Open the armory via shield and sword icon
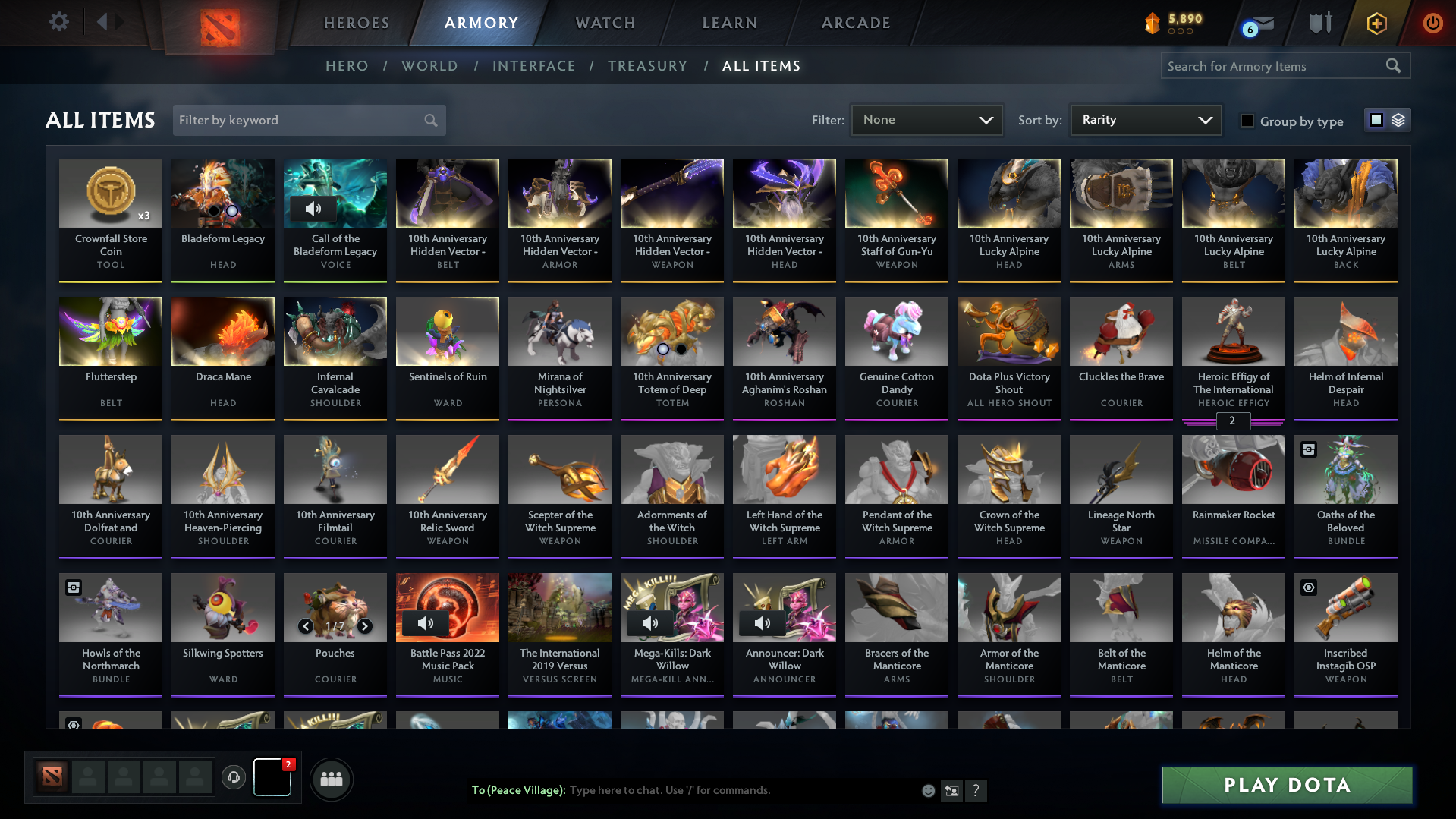The image size is (1456, 819). tap(1320, 23)
